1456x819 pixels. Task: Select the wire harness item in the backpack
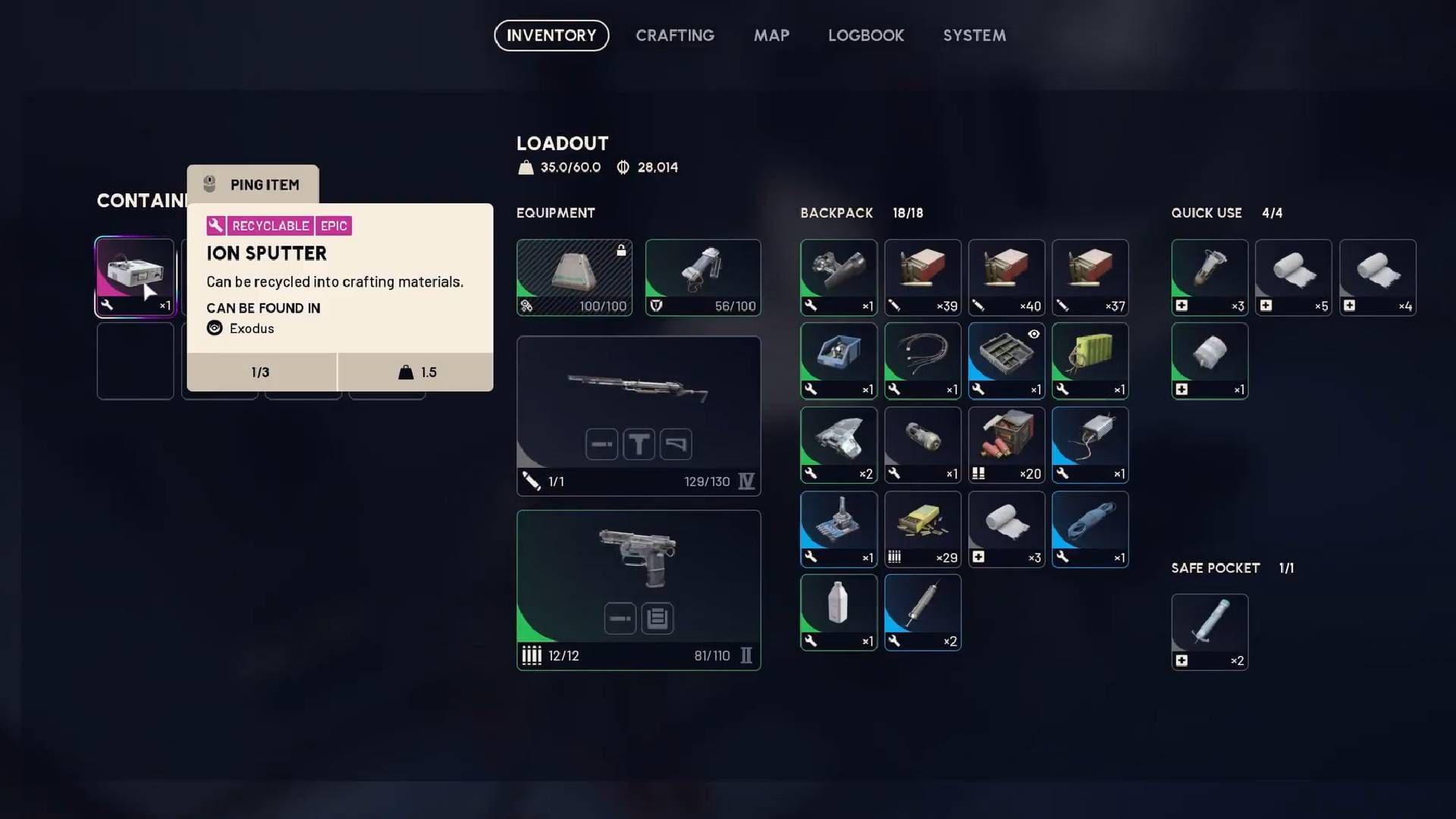922,361
